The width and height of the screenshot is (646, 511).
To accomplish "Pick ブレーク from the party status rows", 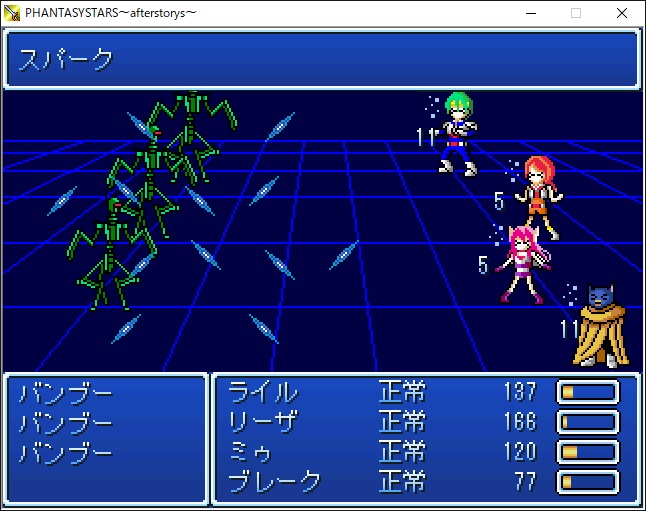I will click(x=275, y=482).
